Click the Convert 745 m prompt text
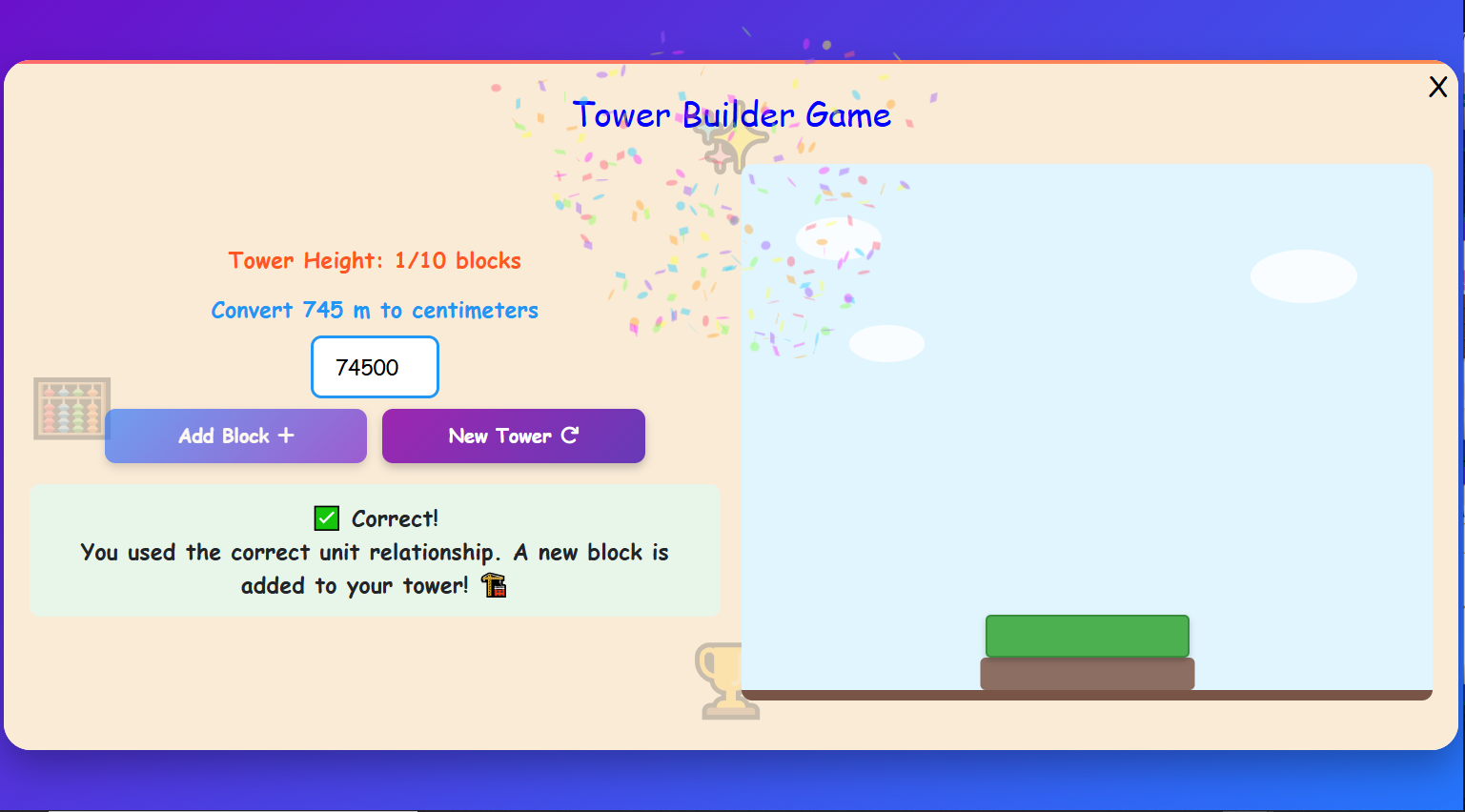The width and height of the screenshot is (1465, 812). pos(375,310)
